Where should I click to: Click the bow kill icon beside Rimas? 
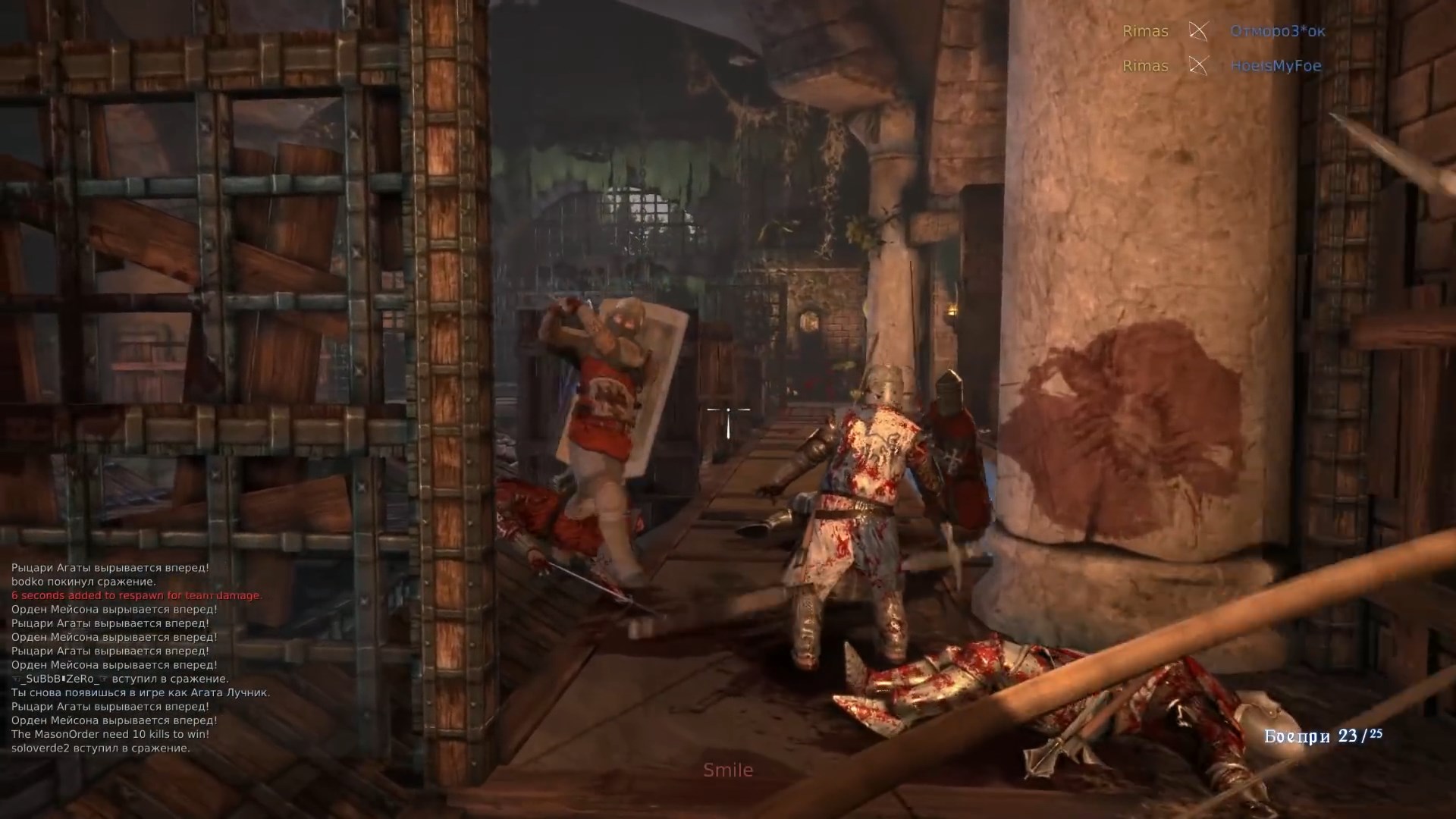point(1198,32)
